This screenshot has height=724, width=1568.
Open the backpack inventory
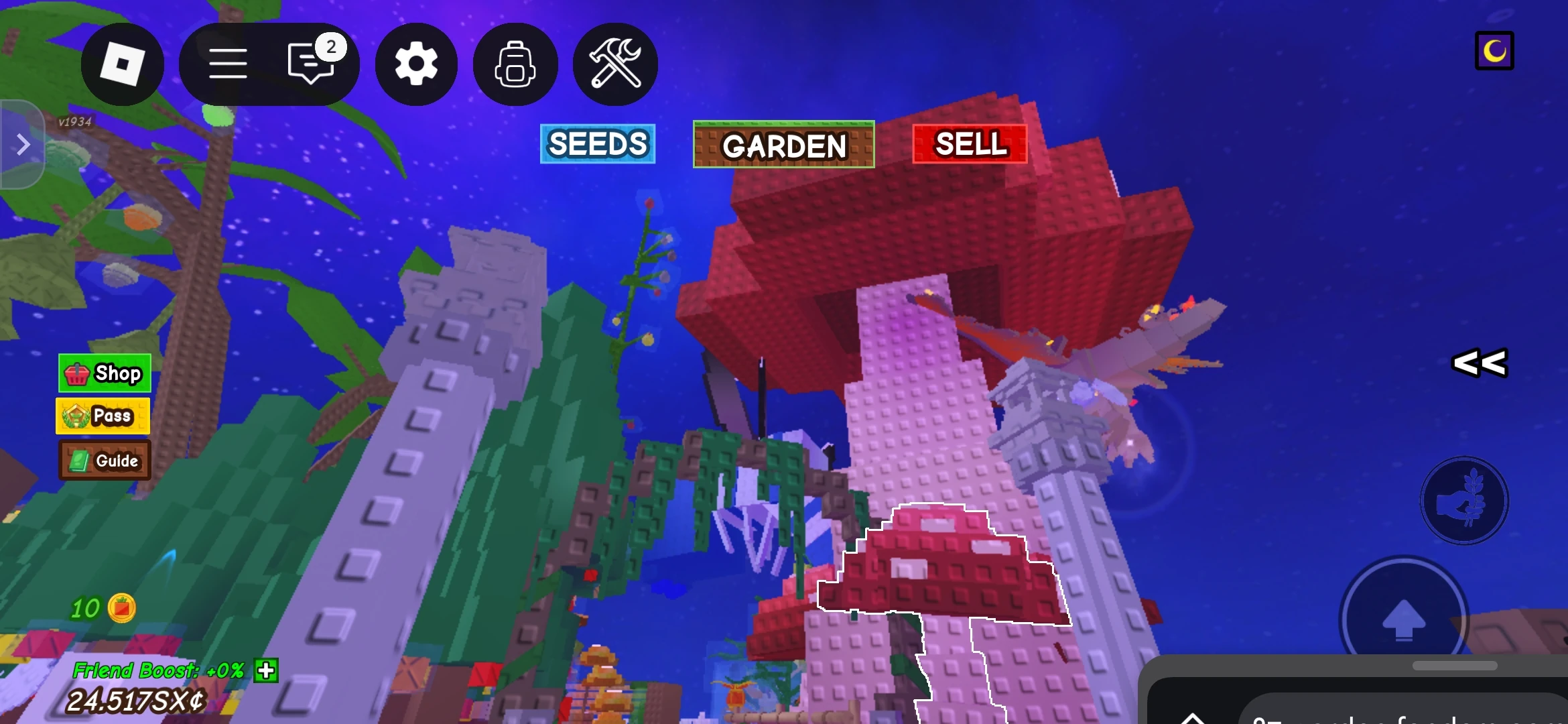515,64
